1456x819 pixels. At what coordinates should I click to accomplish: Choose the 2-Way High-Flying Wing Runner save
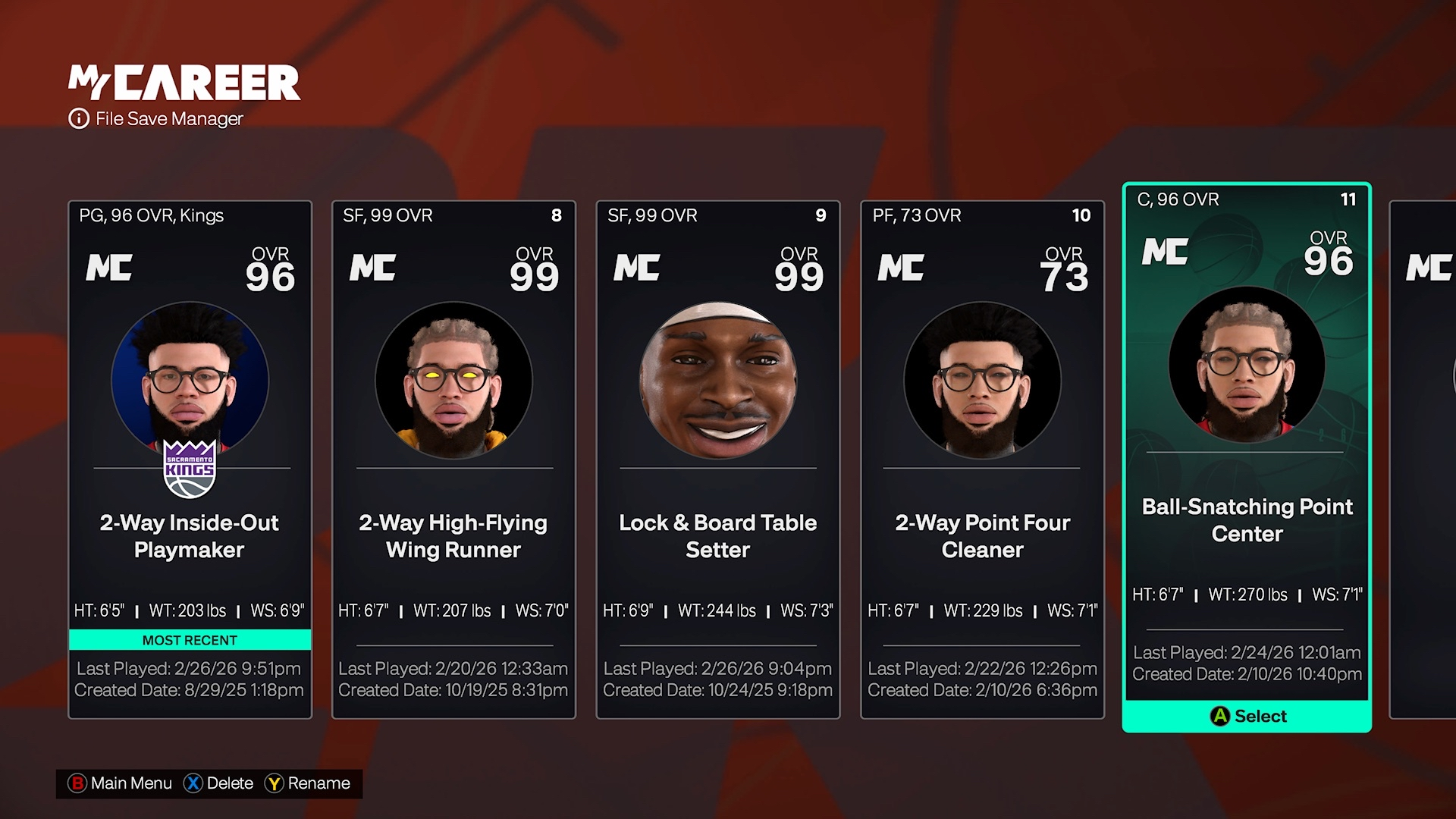[x=453, y=459]
